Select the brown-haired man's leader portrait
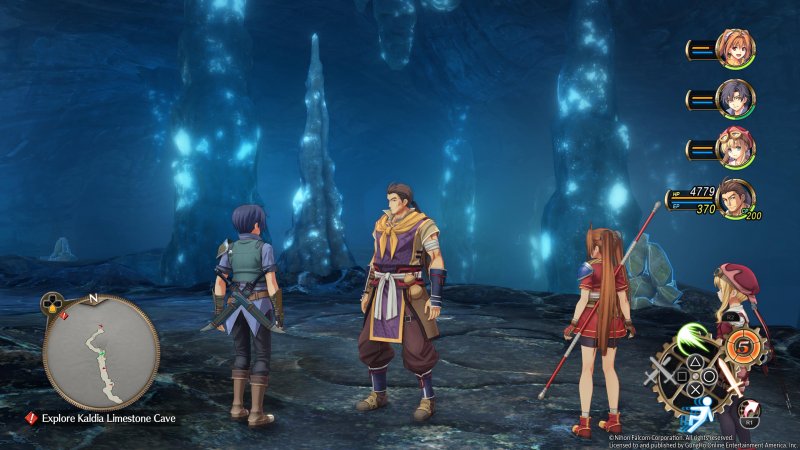This screenshot has height=450, width=800. point(735,198)
